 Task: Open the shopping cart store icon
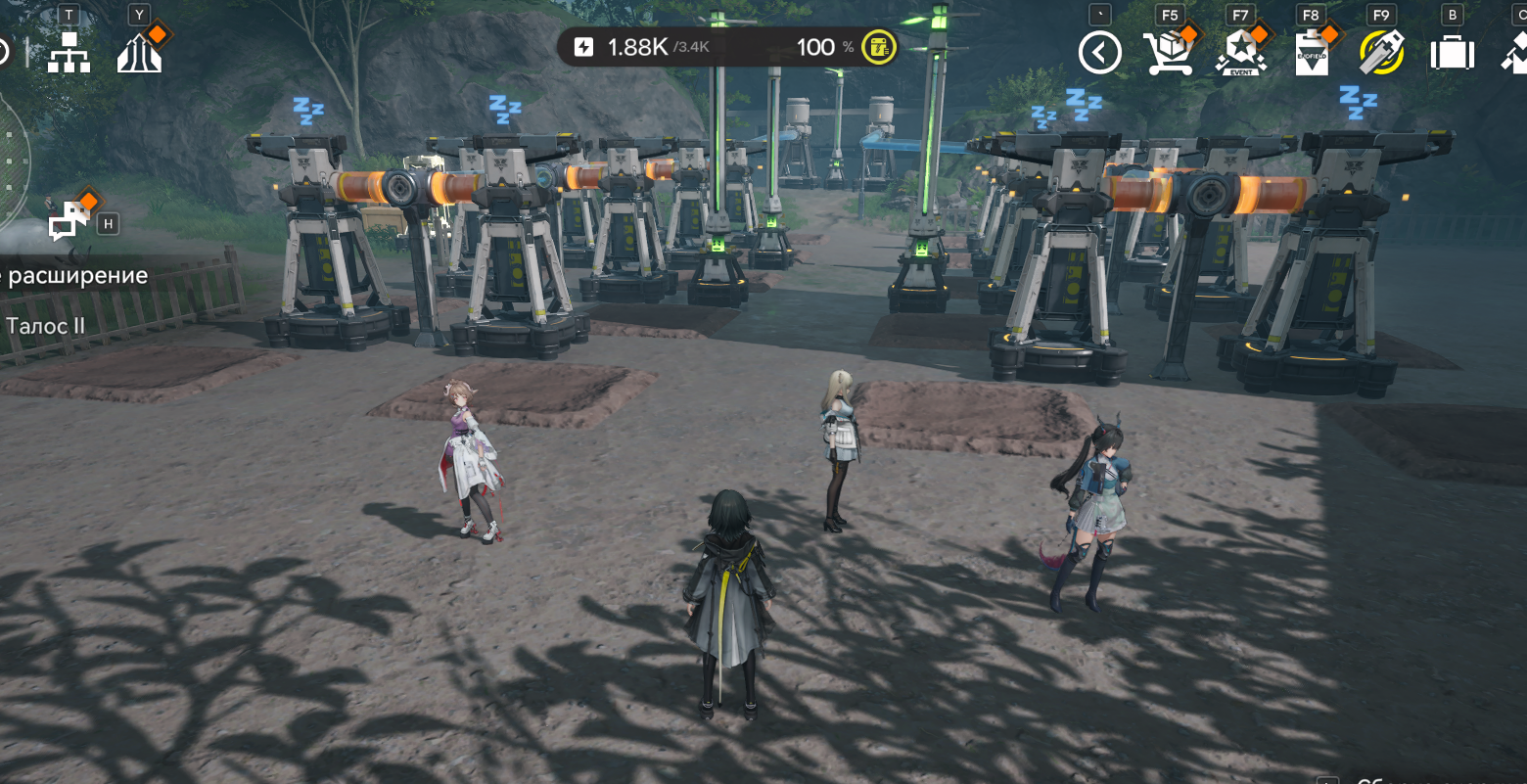[1170, 52]
